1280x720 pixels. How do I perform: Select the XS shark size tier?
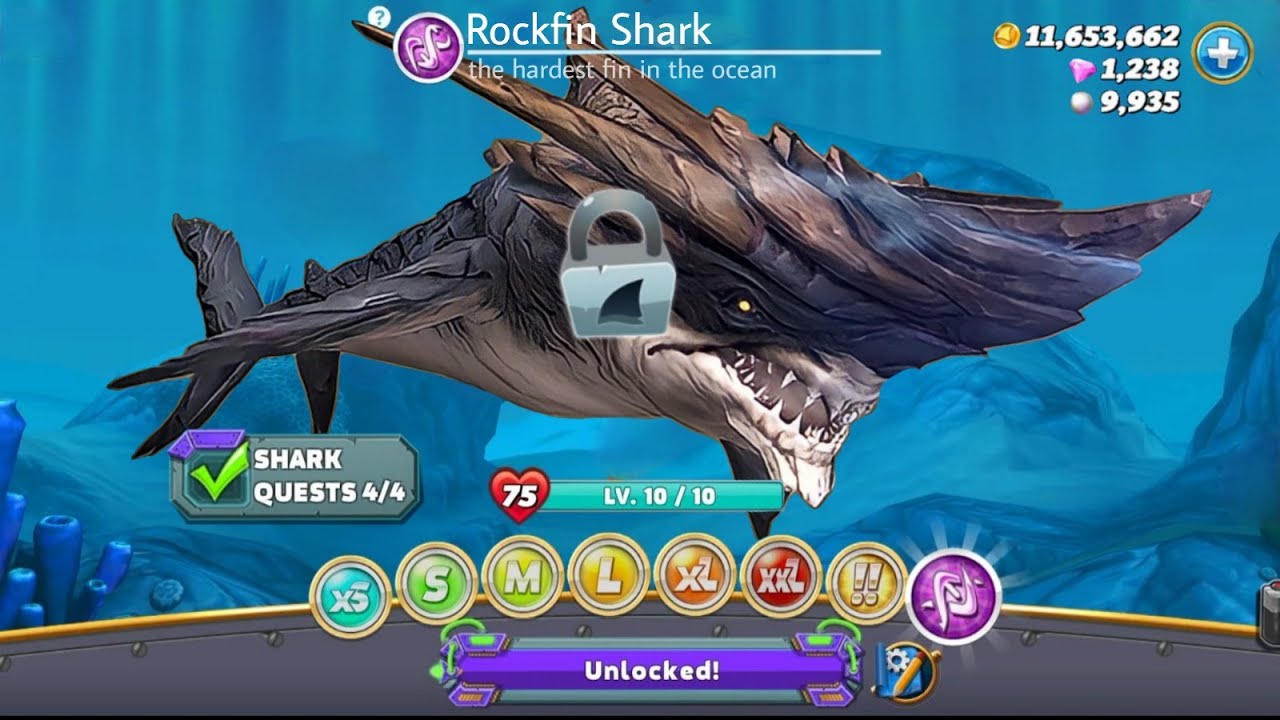point(349,598)
